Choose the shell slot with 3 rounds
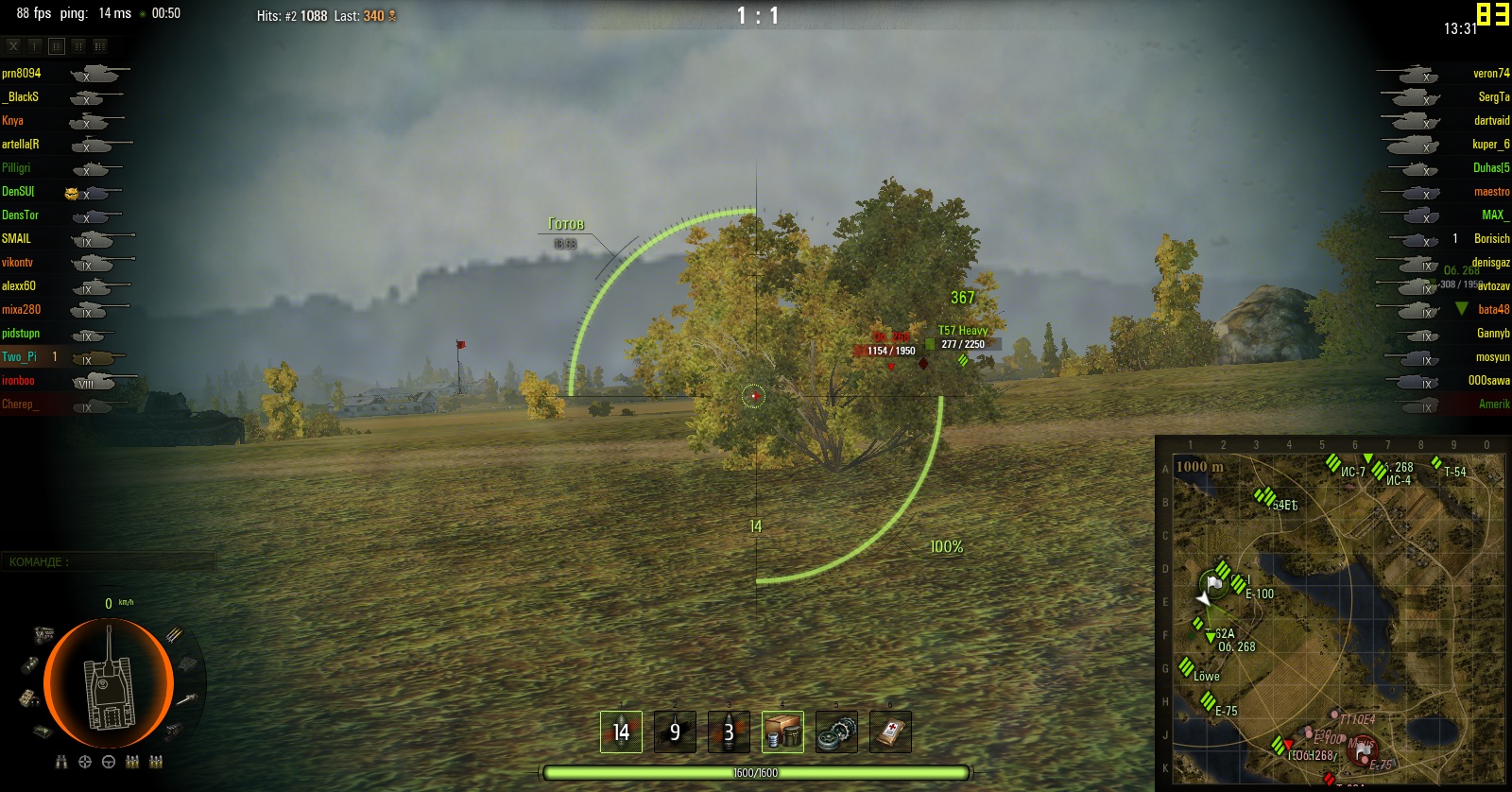The width and height of the screenshot is (1512, 792). (729, 732)
